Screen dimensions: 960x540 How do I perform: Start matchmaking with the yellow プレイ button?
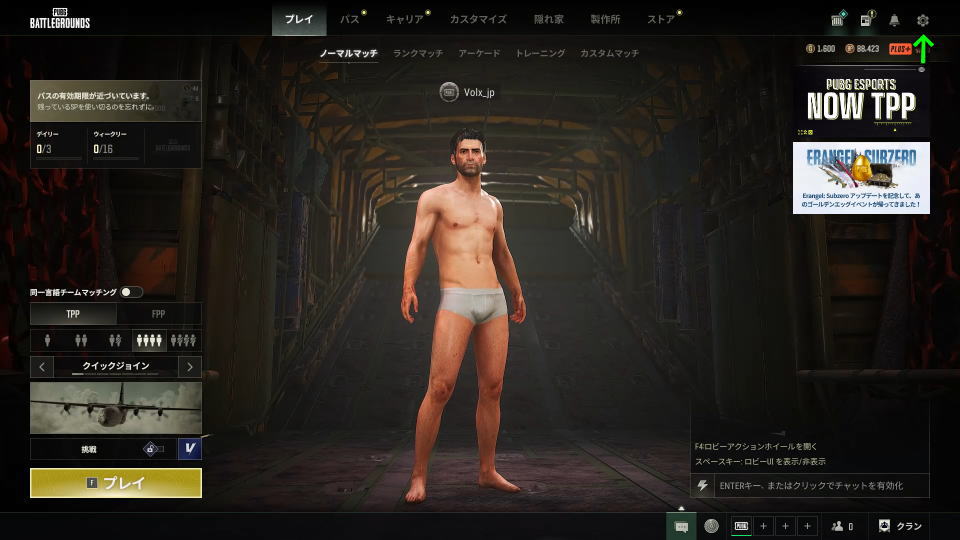(x=116, y=483)
